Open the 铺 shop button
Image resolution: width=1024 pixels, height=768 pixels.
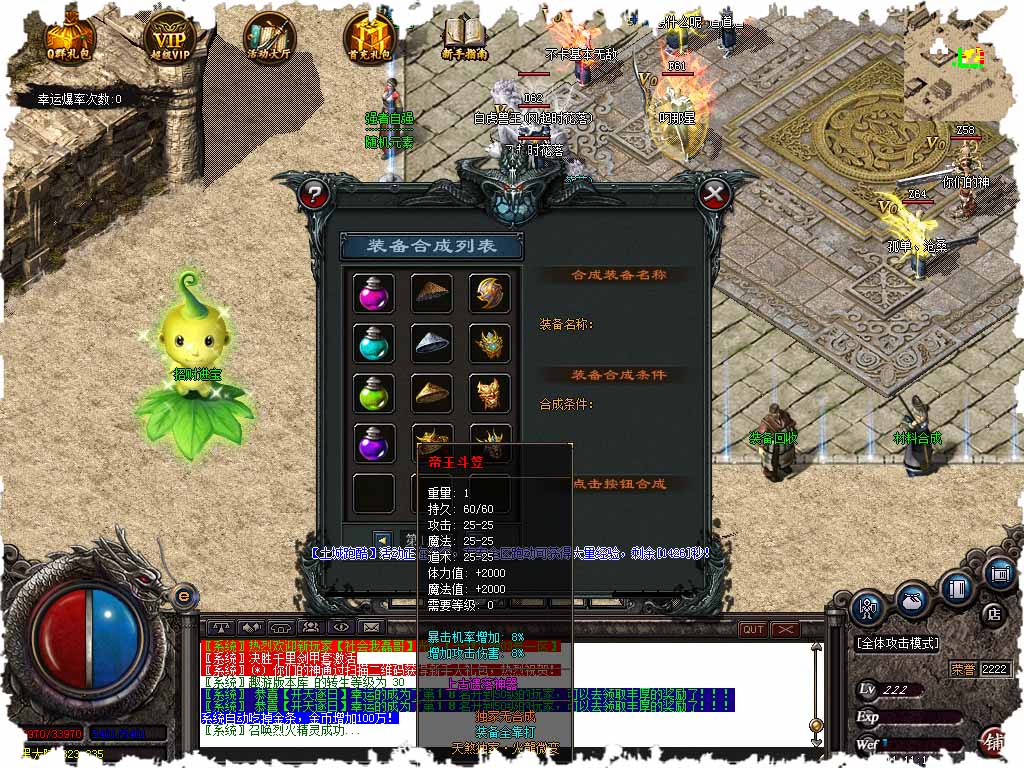[995, 742]
